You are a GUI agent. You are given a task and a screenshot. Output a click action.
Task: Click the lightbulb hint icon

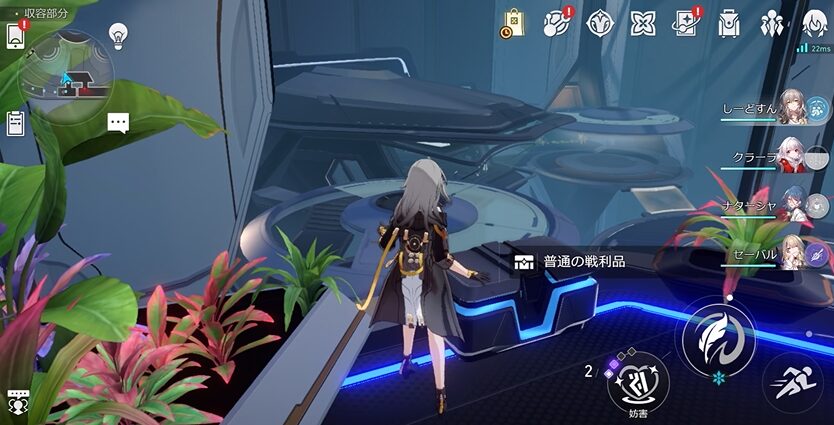tap(119, 37)
